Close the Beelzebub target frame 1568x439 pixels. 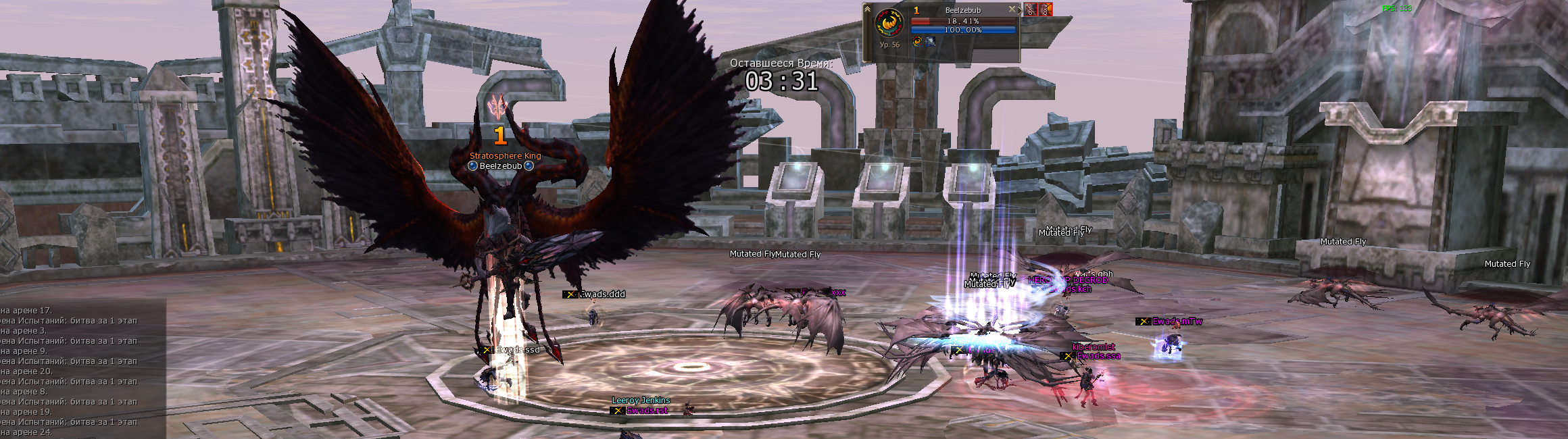click(1012, 9)
